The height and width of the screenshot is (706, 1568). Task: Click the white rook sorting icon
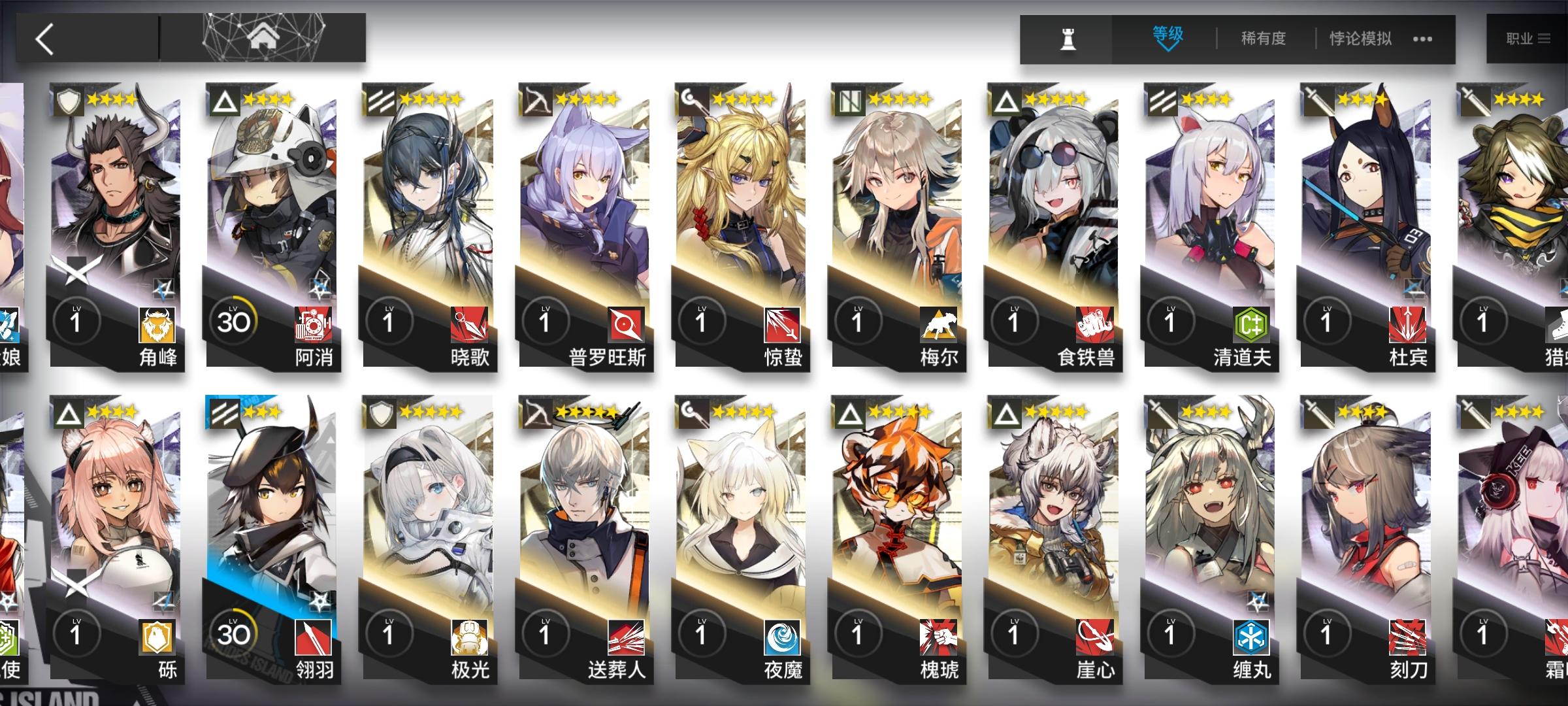click(1068, 39)
